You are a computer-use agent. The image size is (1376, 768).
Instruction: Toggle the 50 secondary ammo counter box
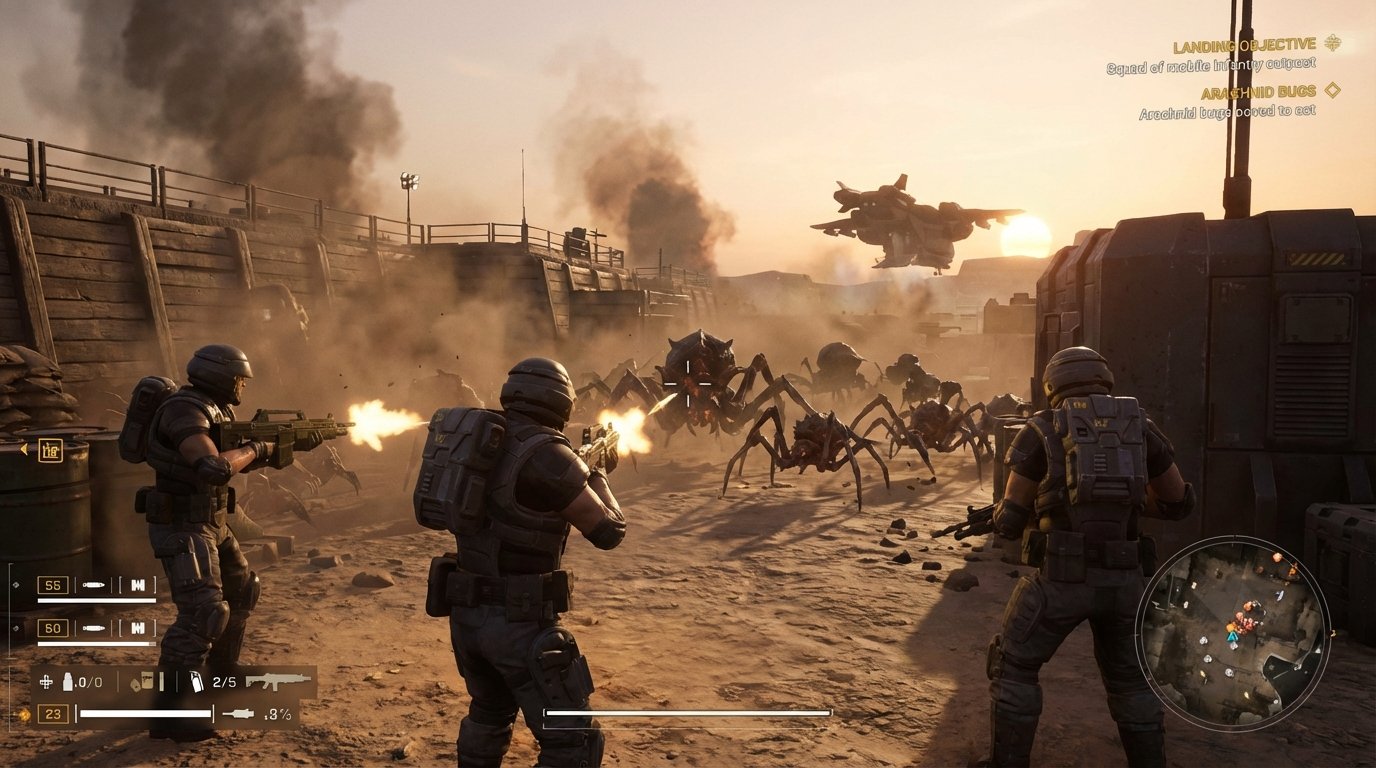pyautogui.click(x=51, y=627)
